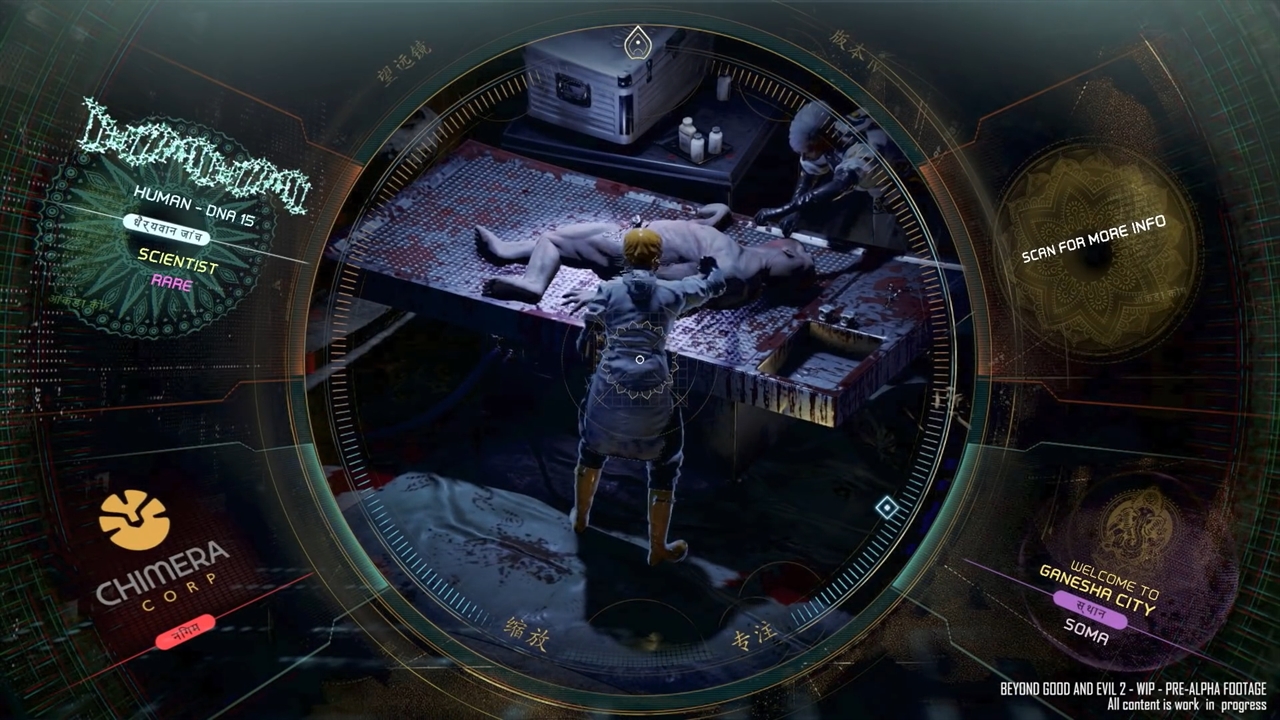Image resolution: width=1280 pixels, height=720 pixels.
Task: Click the diamond marker on the scope ring
Action: tap(886, 508)
